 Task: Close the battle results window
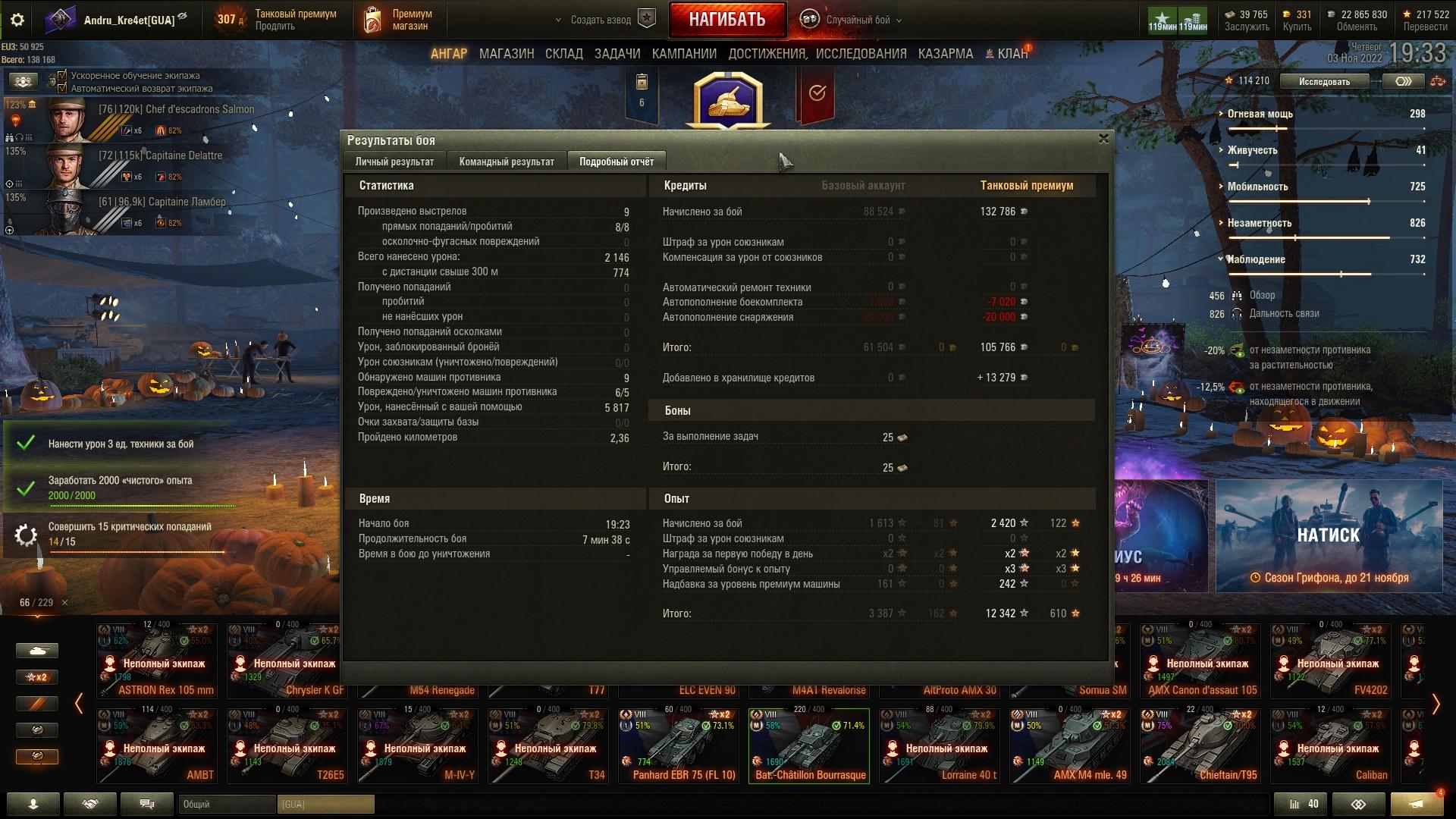click(x=1103, y=139)
